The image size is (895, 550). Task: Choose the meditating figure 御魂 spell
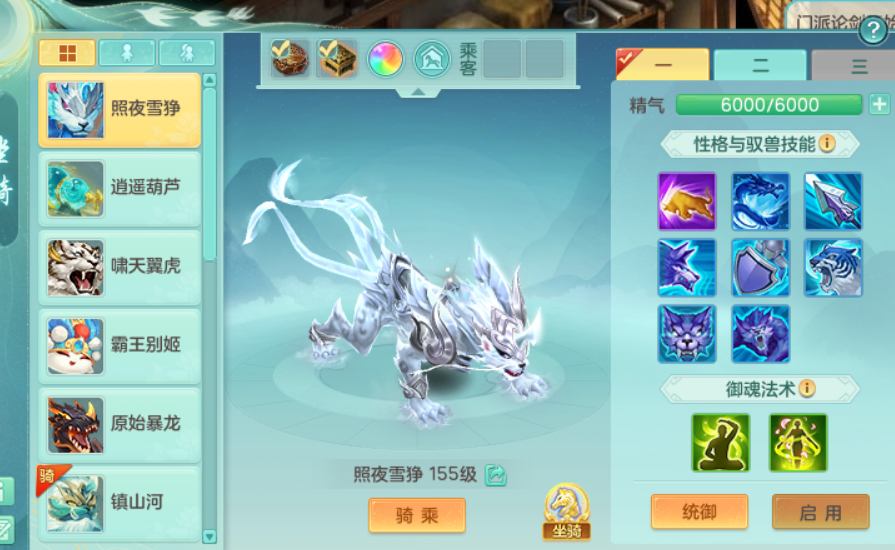pos(720,442)
